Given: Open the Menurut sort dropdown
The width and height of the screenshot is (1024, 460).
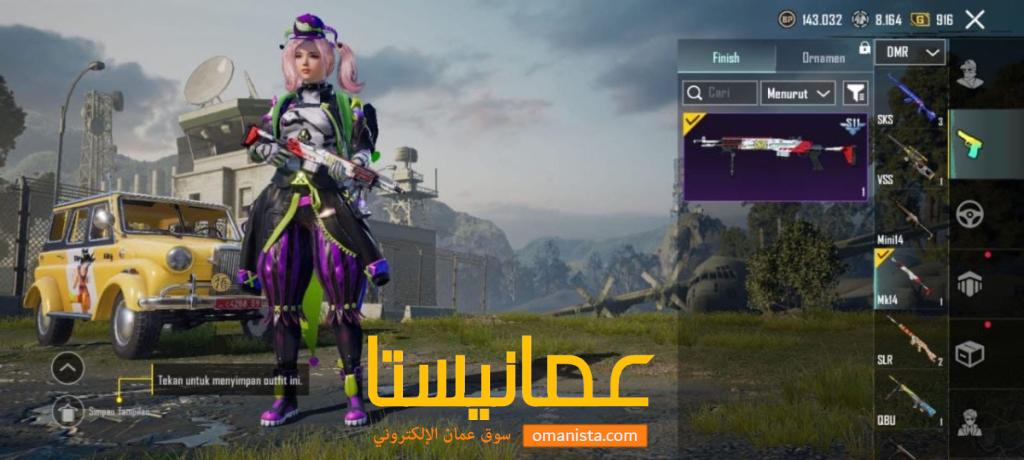Looking at the screenshot, I should coord(797,93).
